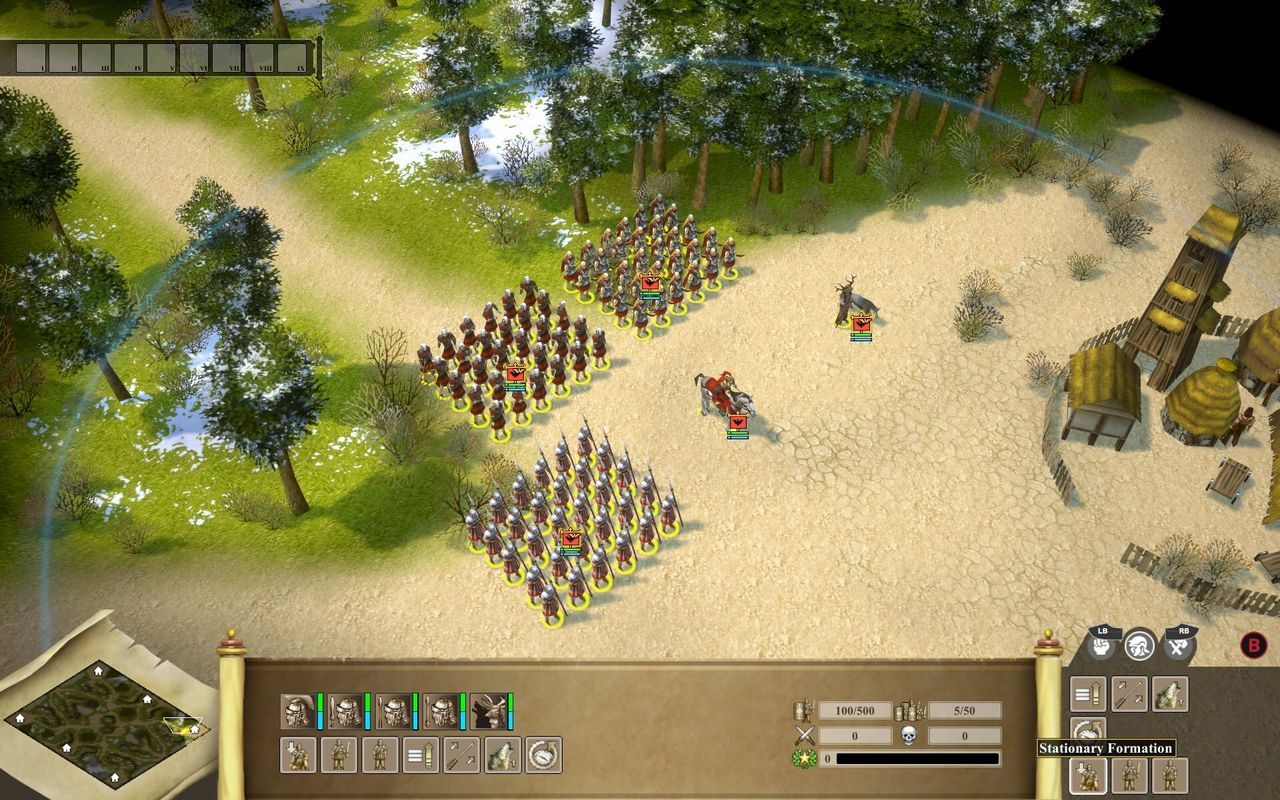
Task: Click the left scroll arrow beside minimap
Action: pyautogui.click(x=19, y=719)
